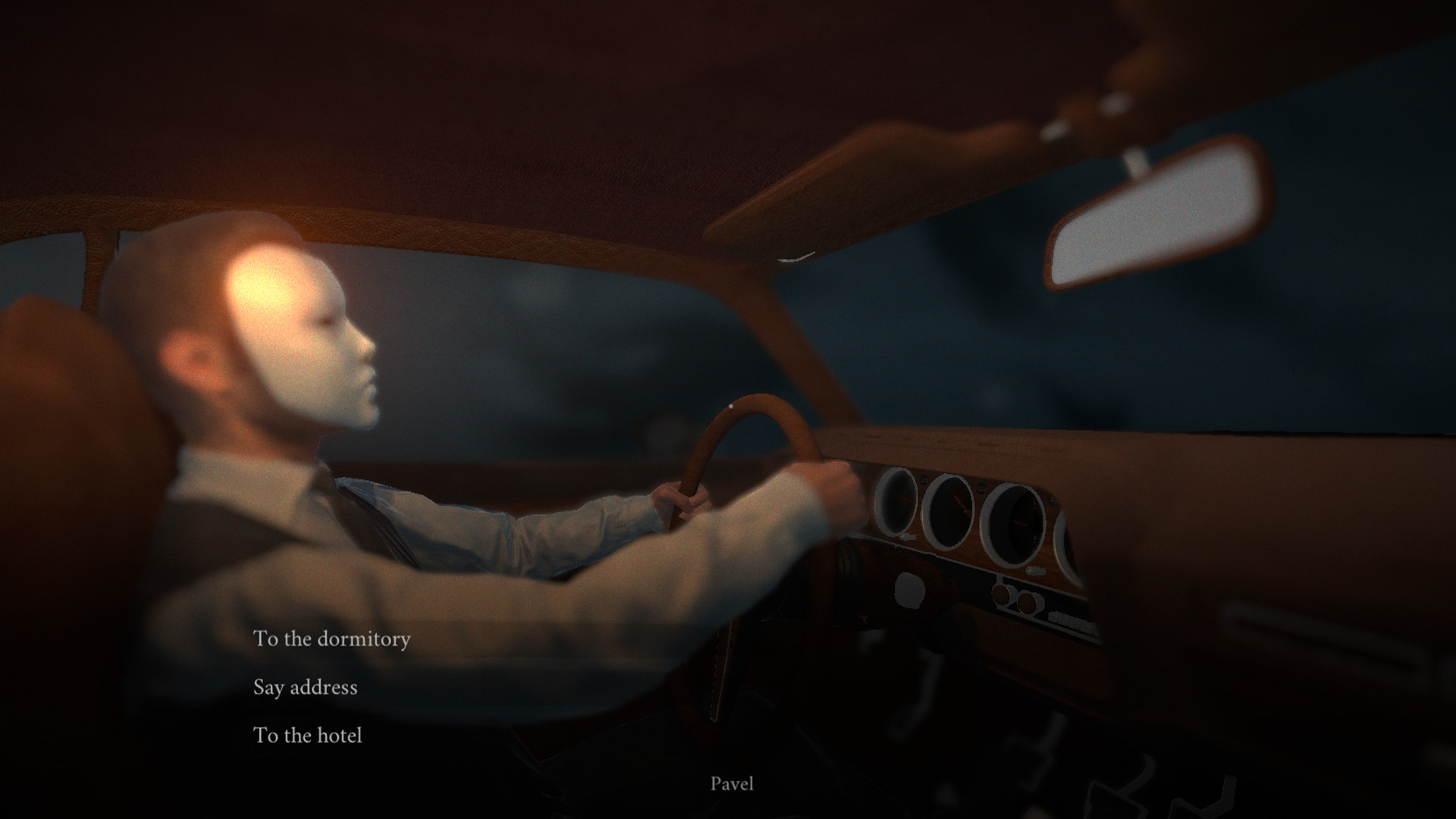The image size is (1456, 819).
Task: Select the 'Say address' dialogue response
Action: [306, 688]
